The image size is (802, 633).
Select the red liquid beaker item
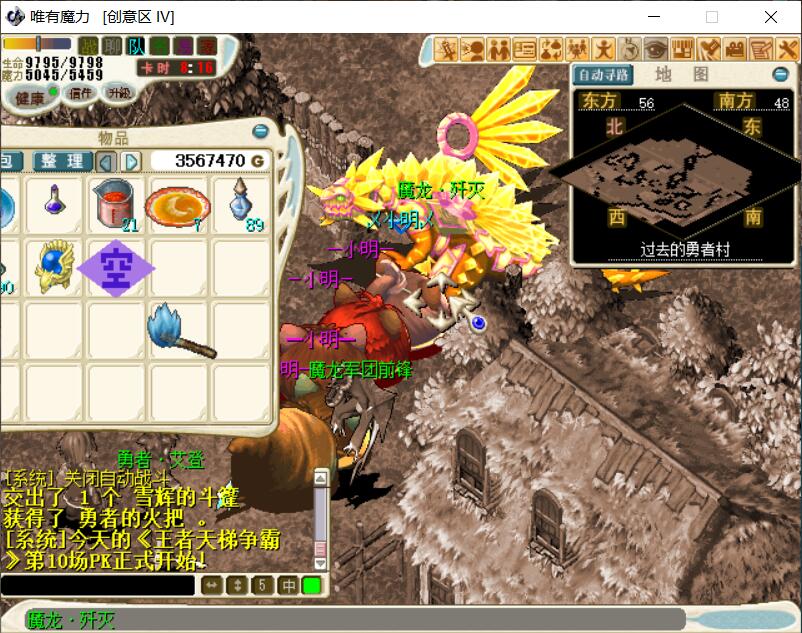pyautogui.click(x=115, y=205)
